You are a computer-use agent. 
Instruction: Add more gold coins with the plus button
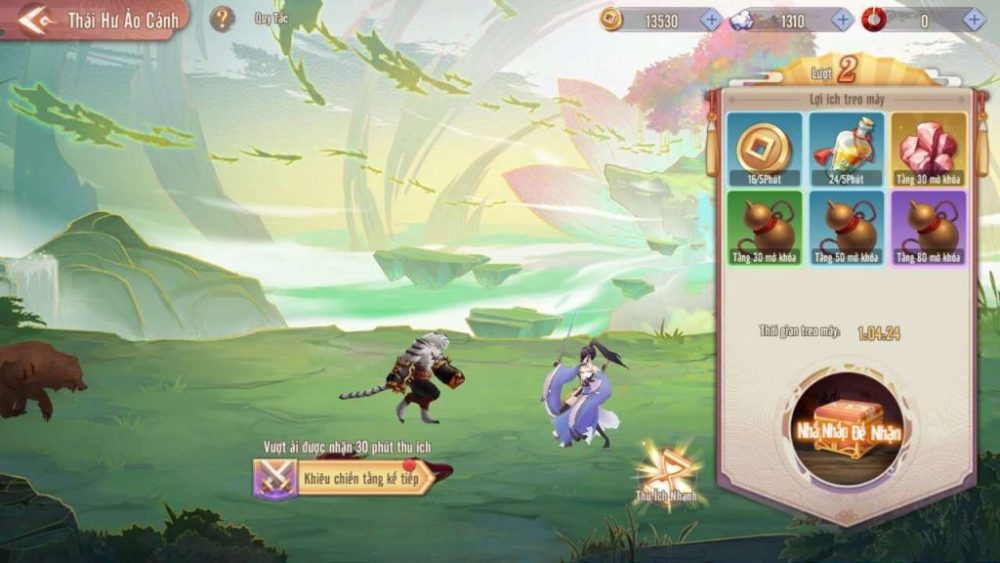711,20
